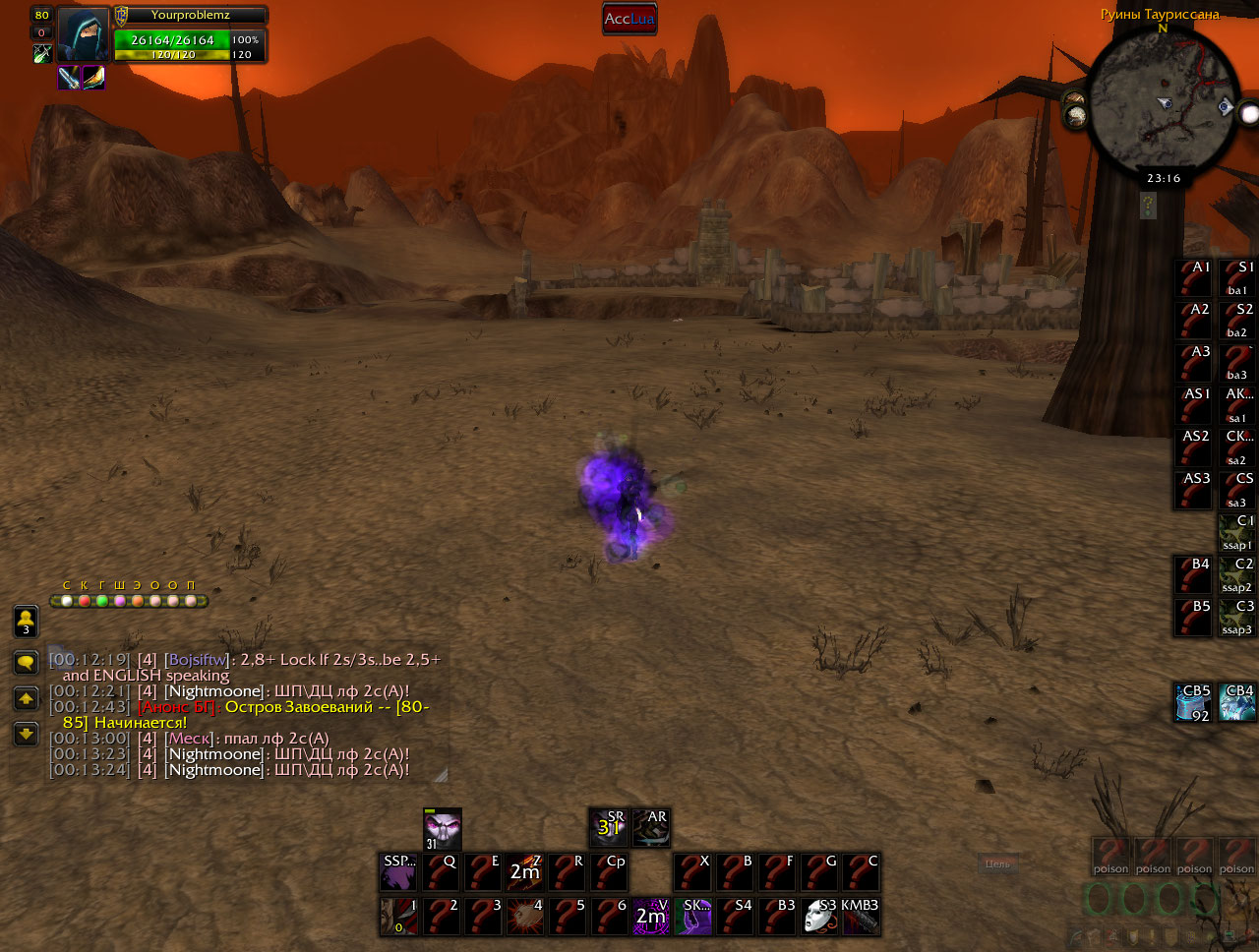Use the fiery ability bound to Z

pyautogui.click(x=524, y=871)
